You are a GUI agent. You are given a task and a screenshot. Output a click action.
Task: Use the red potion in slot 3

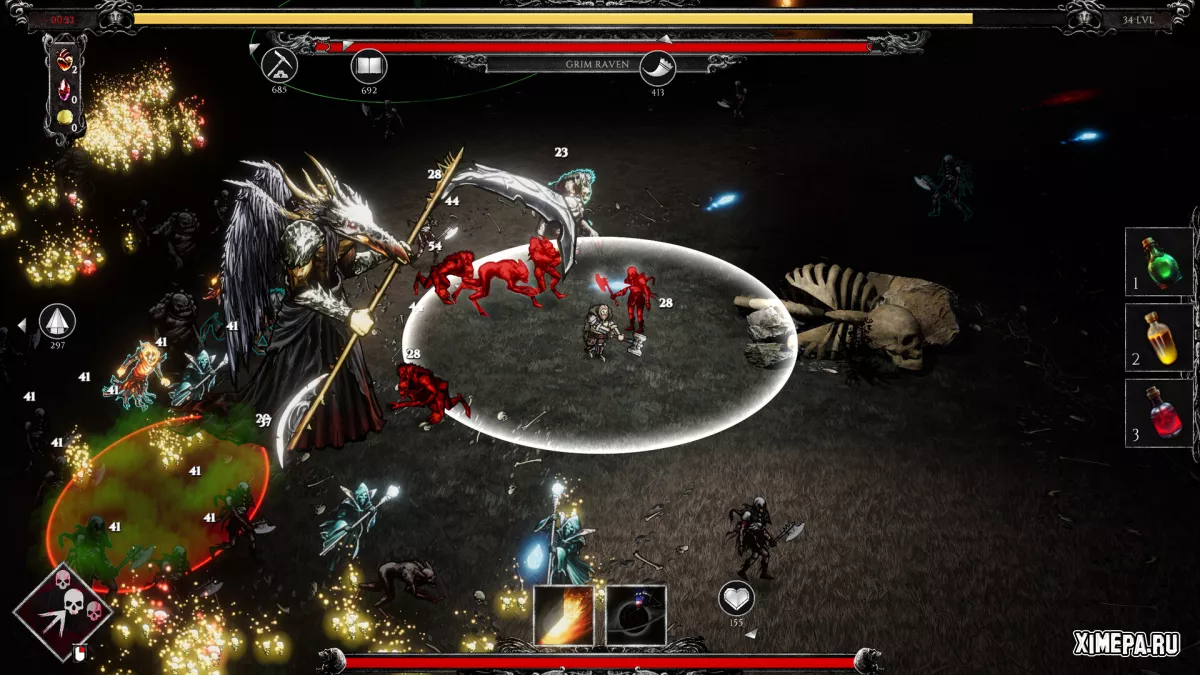[x=1160, y=413]
